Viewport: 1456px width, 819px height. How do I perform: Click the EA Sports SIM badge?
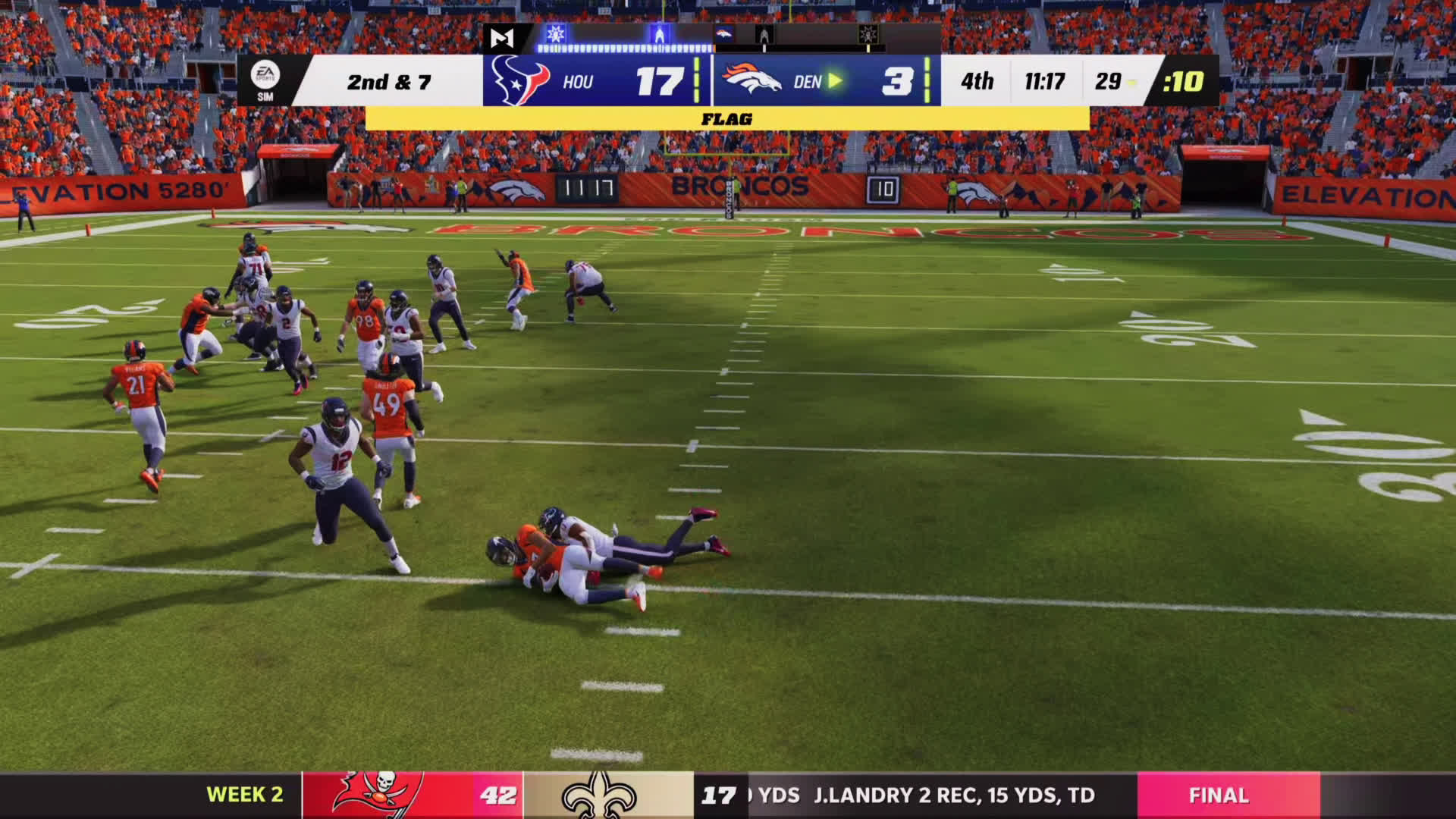click(x=265, y=80)
